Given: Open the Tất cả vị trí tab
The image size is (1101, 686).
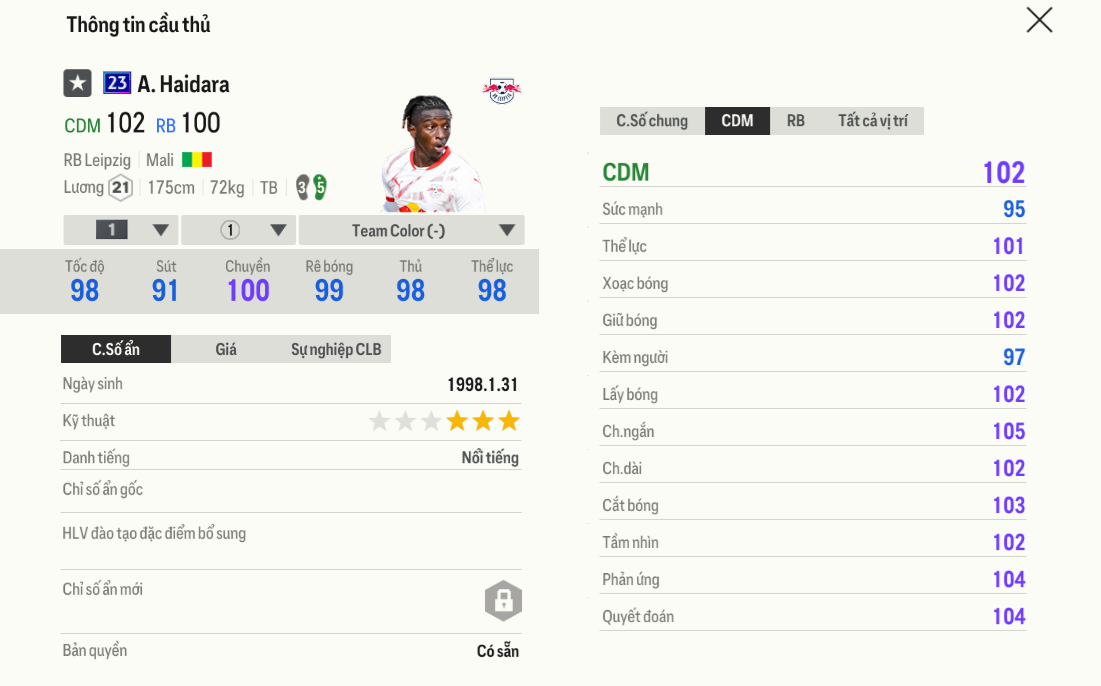Looking at the screenshot, I should [x=873, y=121].
